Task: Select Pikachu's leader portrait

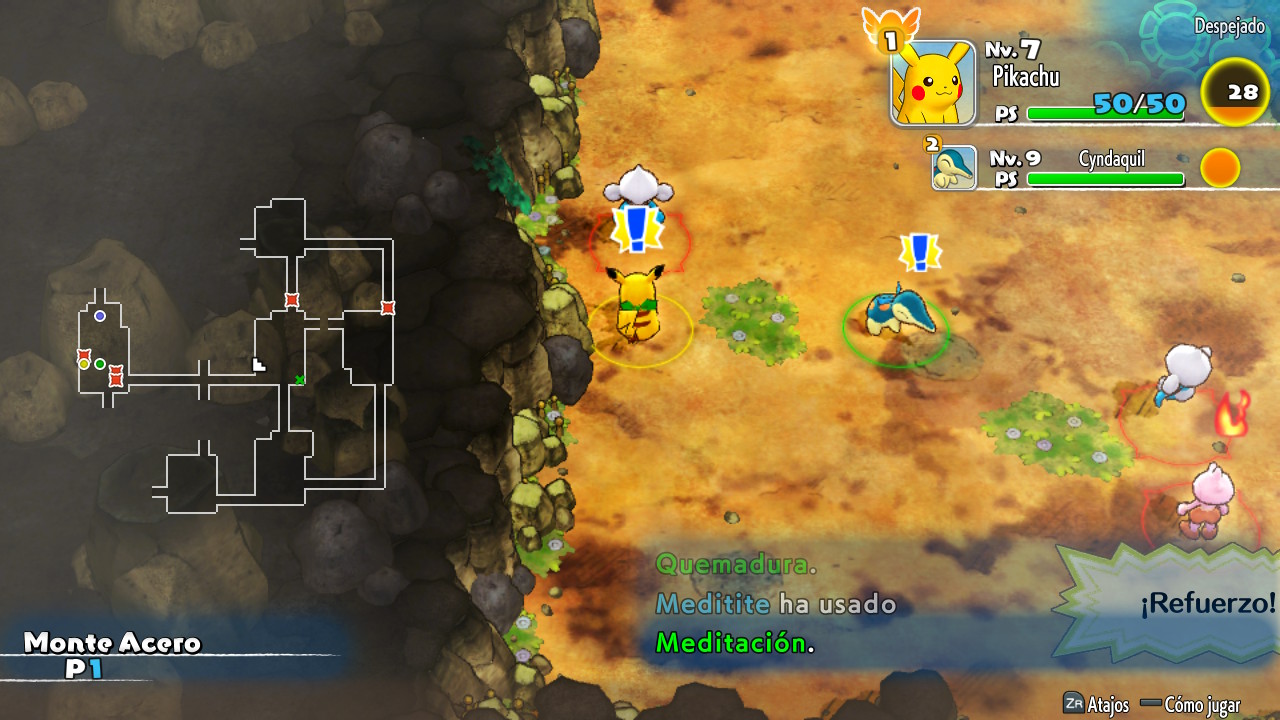Action: click(x=933, y=83)
